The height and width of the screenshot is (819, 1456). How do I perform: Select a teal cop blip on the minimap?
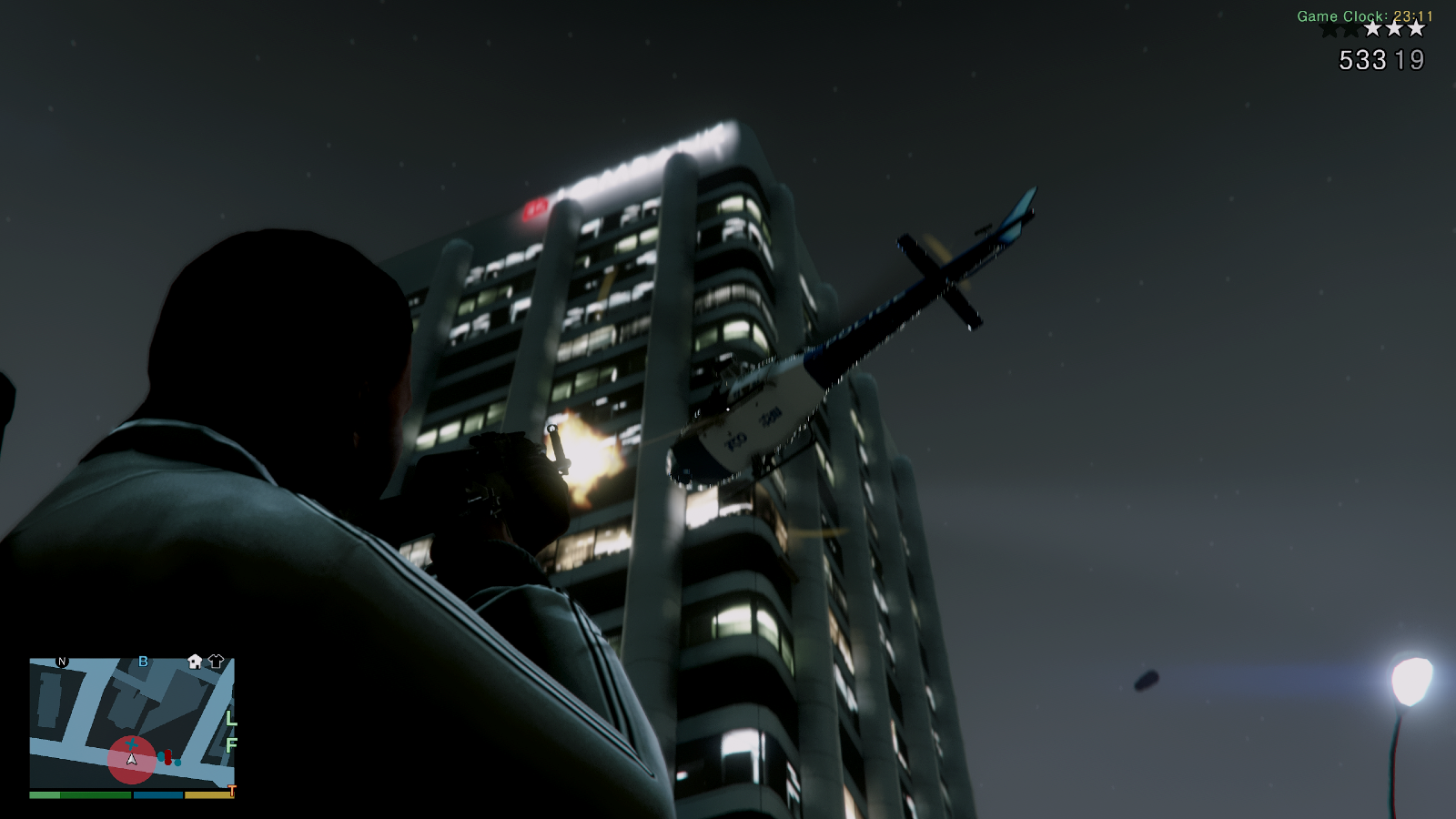pos(161,756)
